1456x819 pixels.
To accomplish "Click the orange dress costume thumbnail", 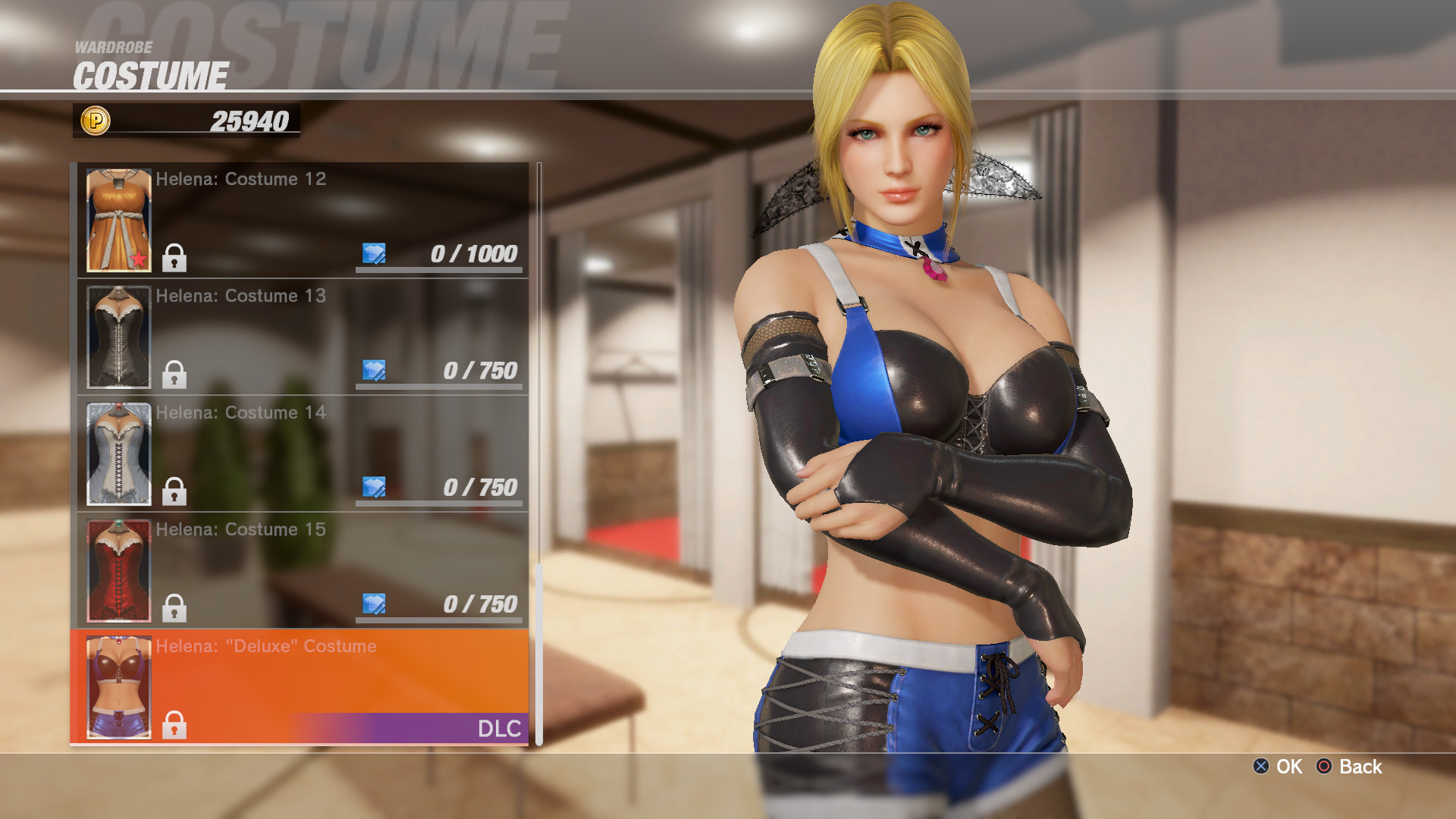I will pyautogui.click(x=118, y=220).
